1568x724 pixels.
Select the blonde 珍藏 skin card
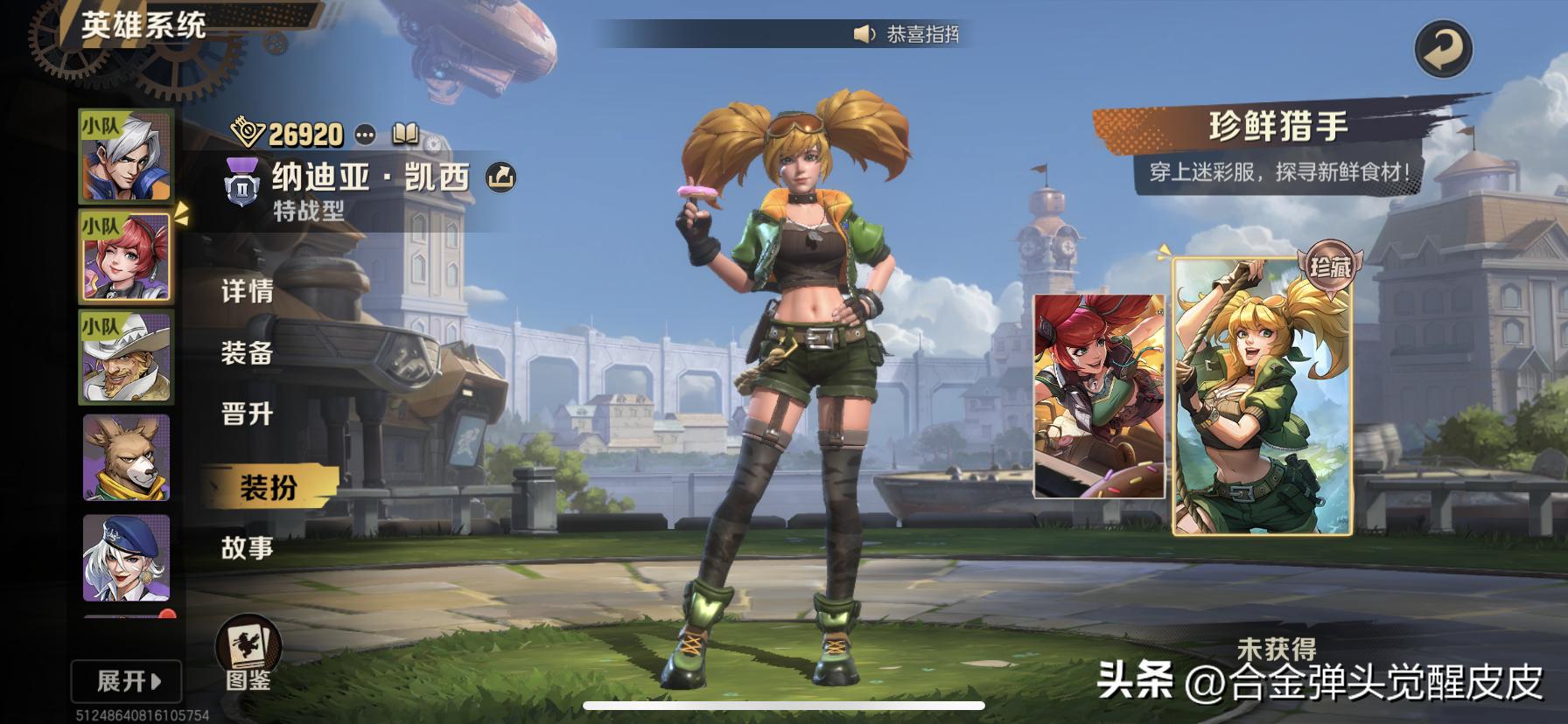1262,396
